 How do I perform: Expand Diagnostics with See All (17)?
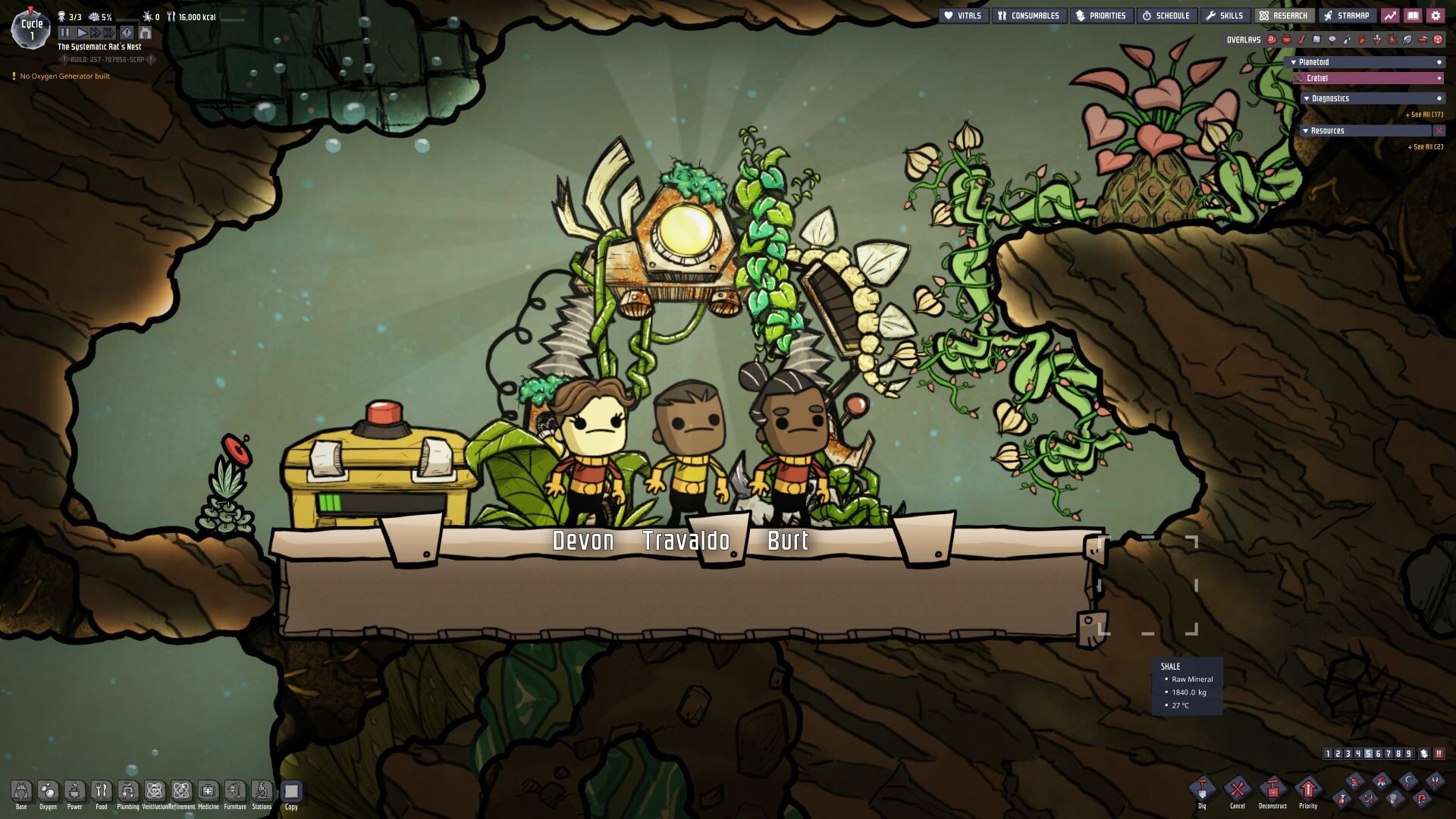[1426, 115]
